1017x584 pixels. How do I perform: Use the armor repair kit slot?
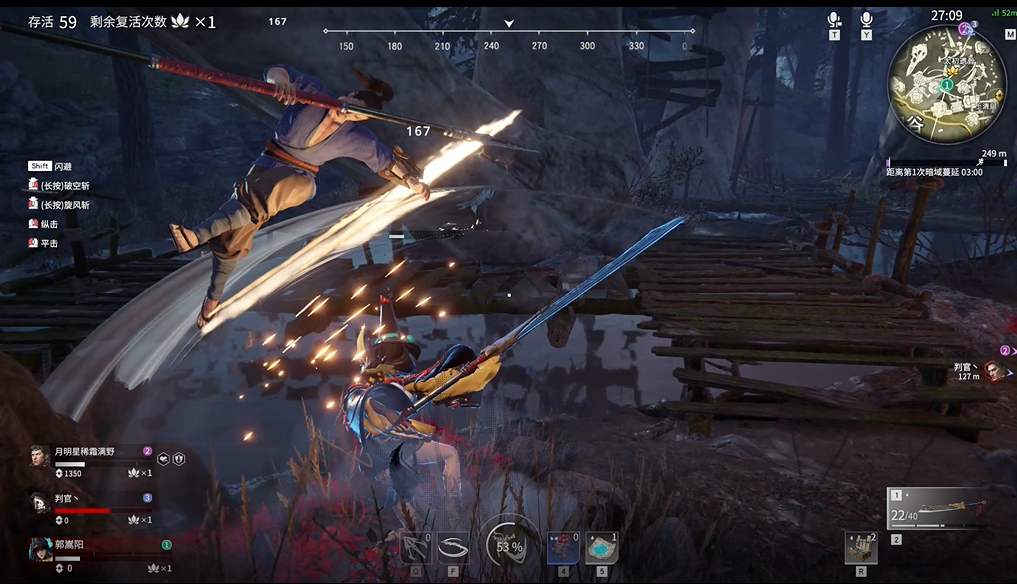click(860, 547)
